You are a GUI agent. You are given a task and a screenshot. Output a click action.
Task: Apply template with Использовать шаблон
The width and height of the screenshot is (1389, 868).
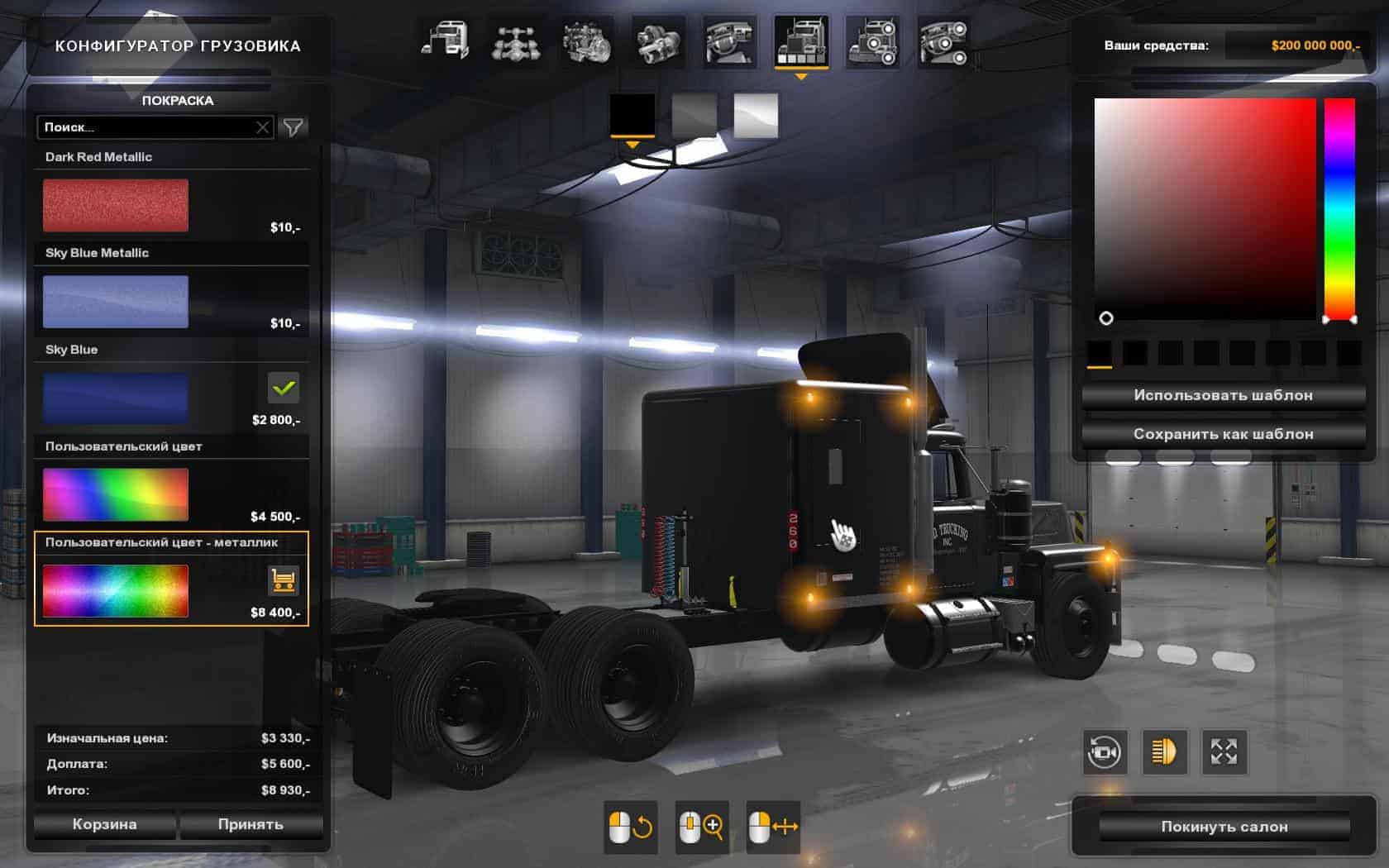pos(1223,395)
